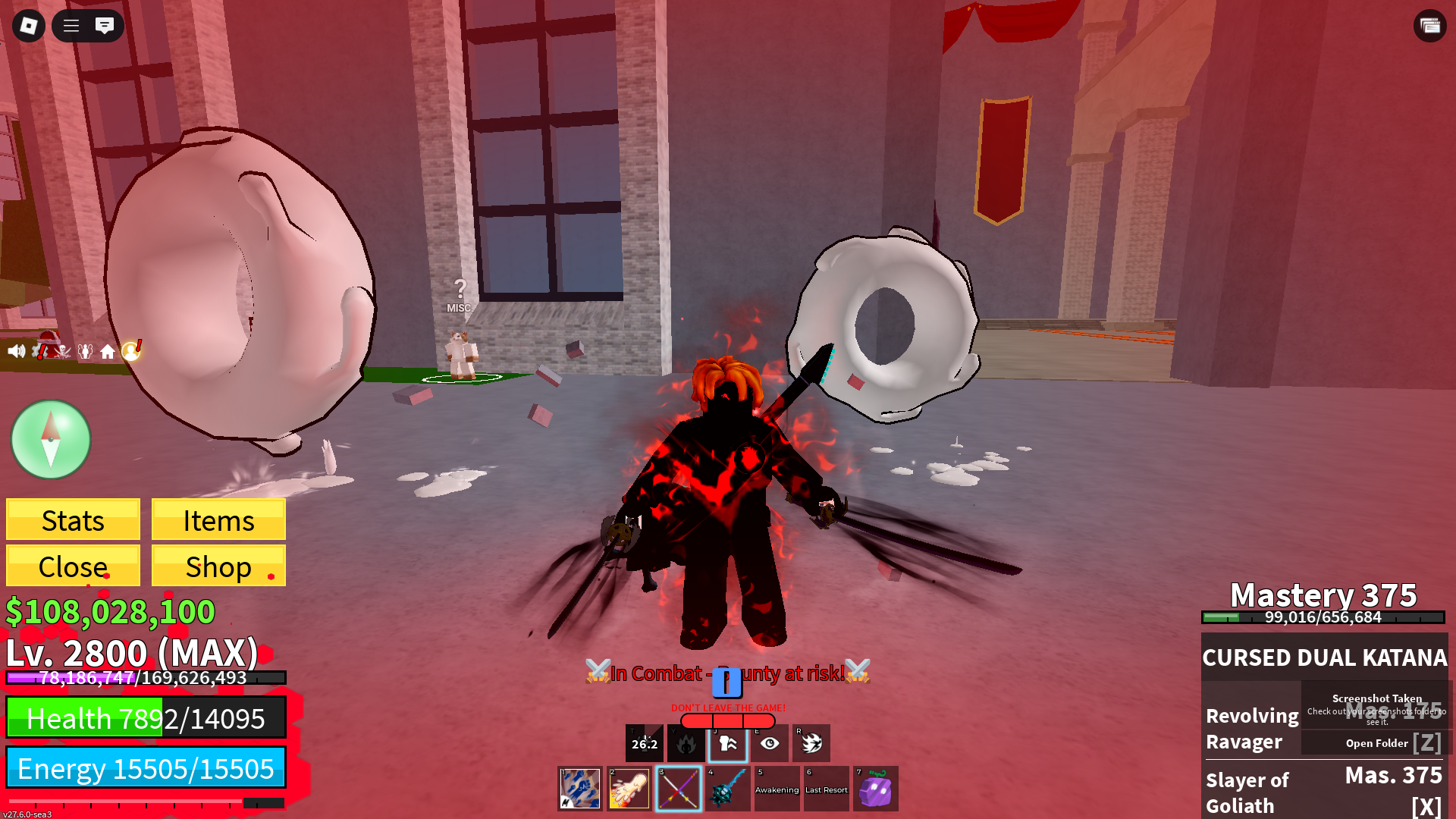Image resolution: width=1456 pixels, height=819 pixels.
Task: Select the flaming hand fruit slot
Action: [629, 789]
